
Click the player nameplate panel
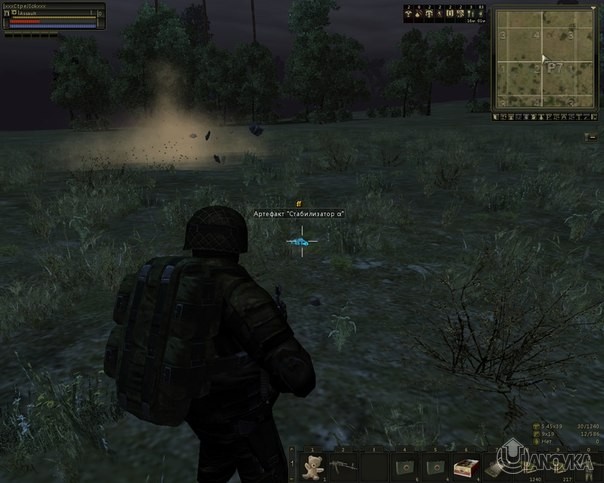[54, 17]
